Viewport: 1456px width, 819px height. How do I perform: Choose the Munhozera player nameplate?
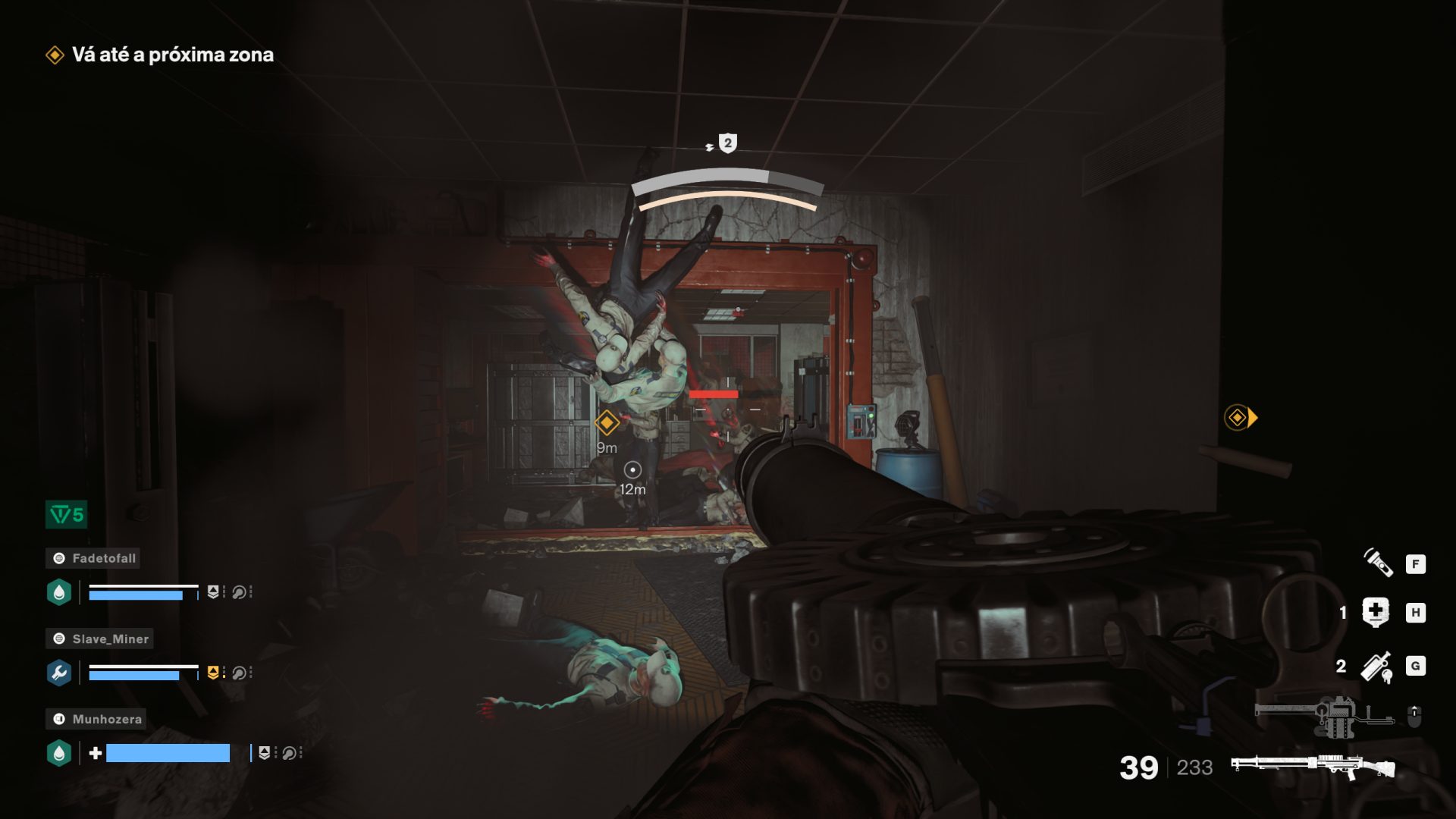pos(96,719)
